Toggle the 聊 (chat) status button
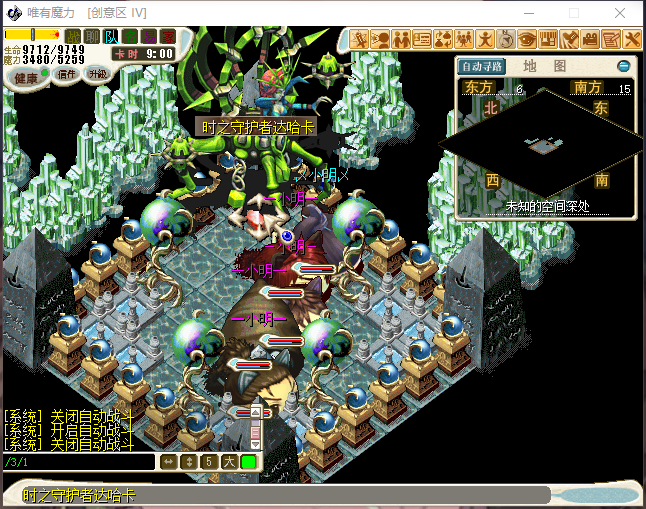 92,37
